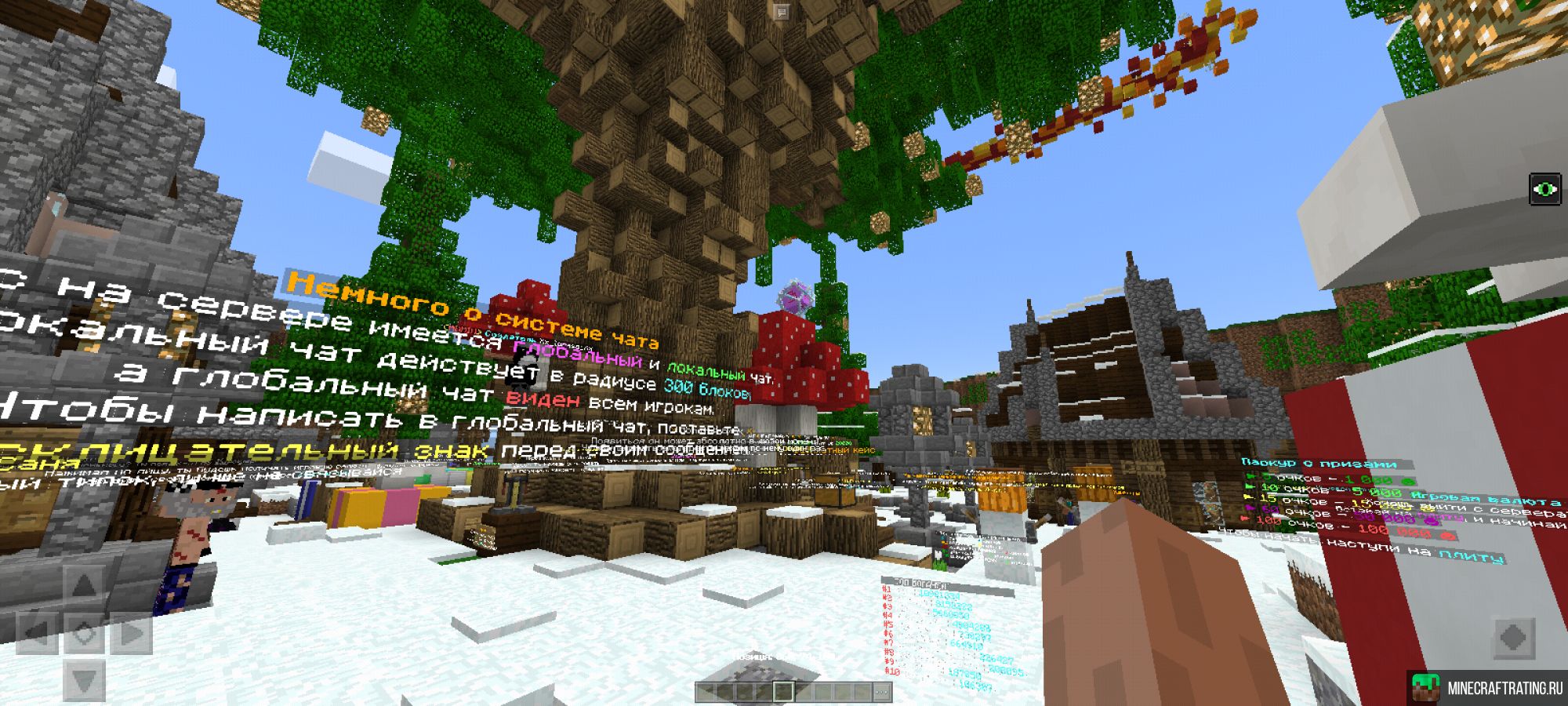Tap the jump button
Image resolution: width=1568 pixels, height=706 pixels.
click(x=1512, y=637)
